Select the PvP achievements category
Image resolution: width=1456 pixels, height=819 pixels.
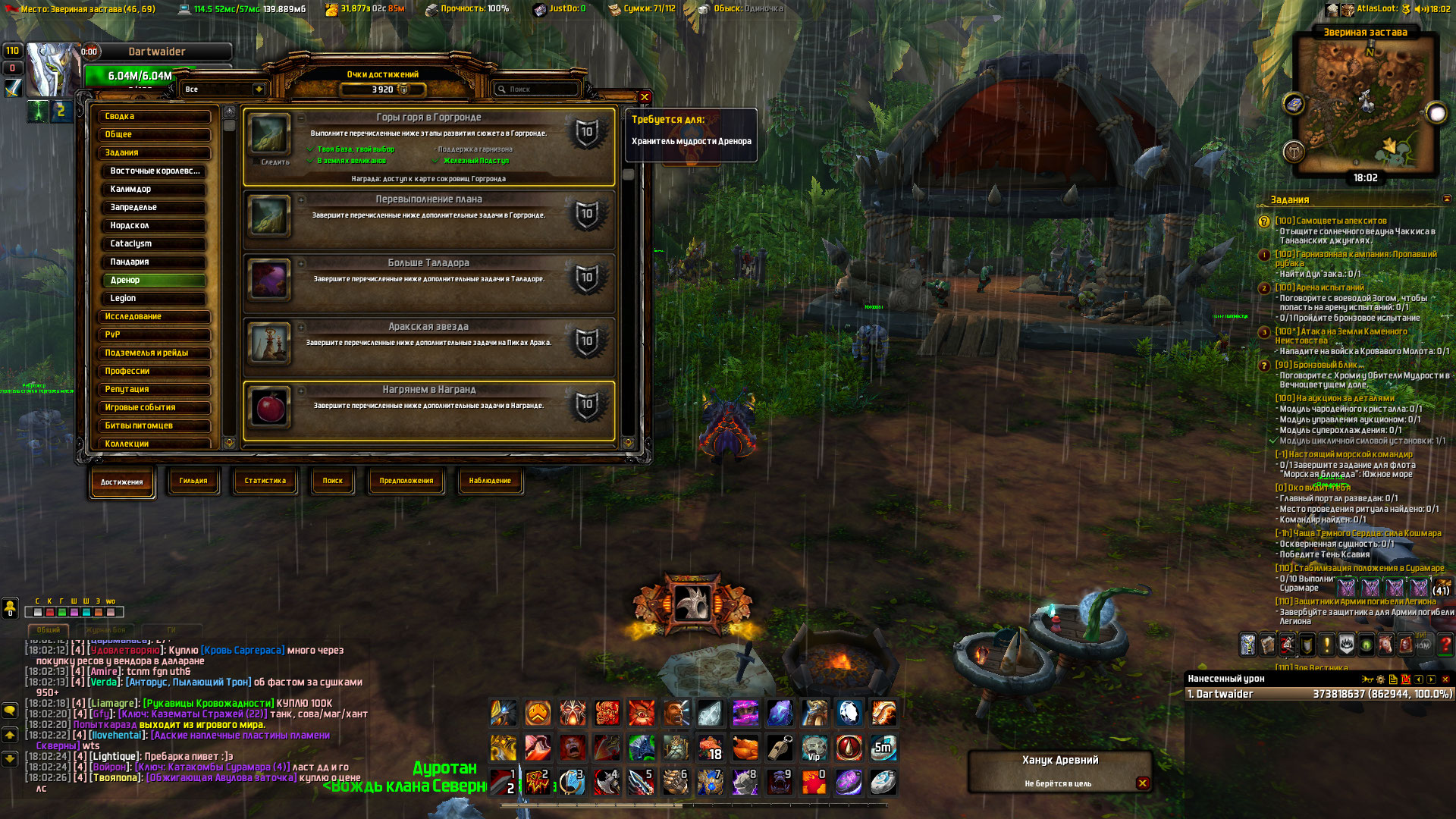(154, 334)
